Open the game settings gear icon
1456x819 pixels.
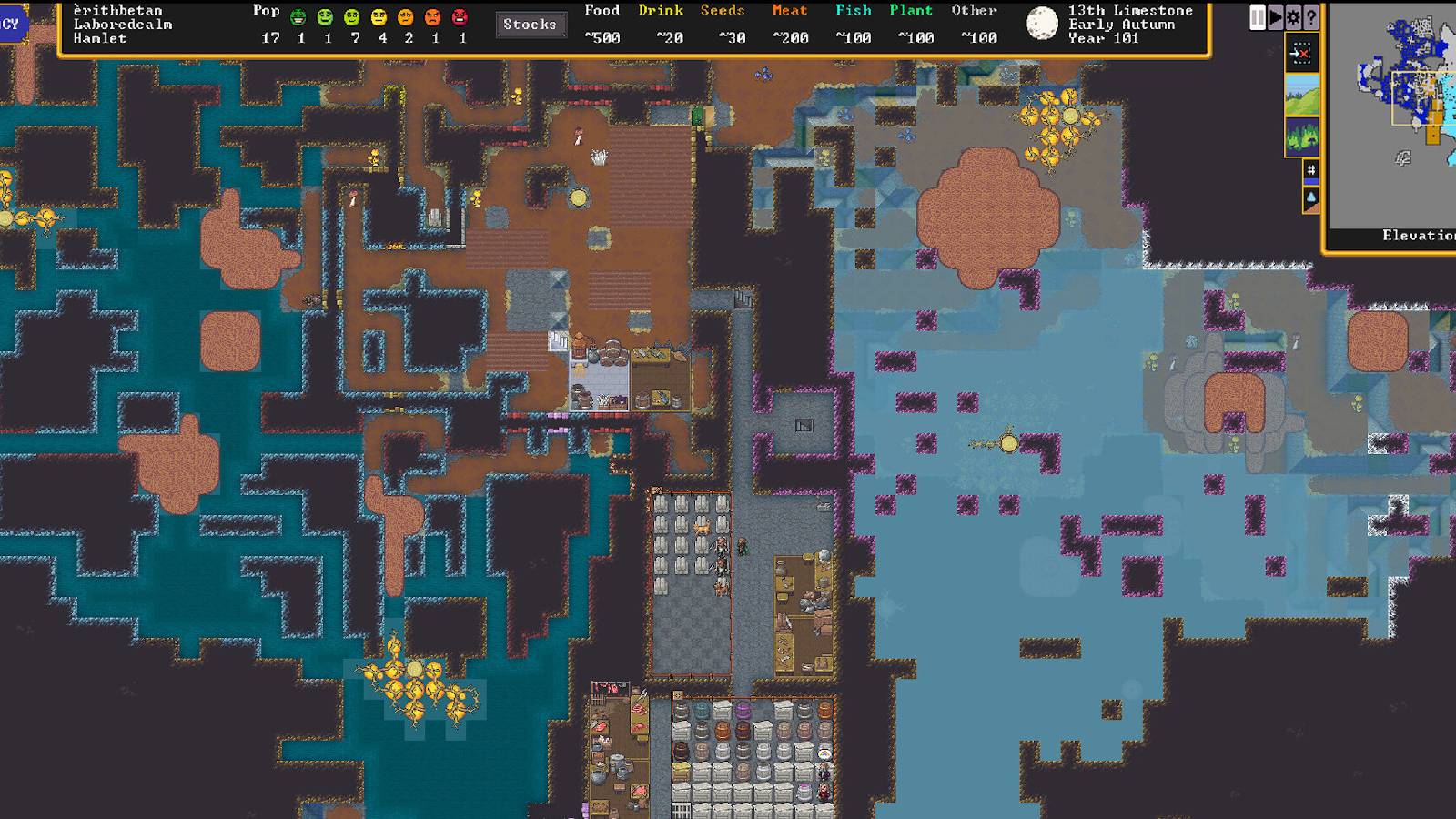pyautogui.click(x=1292, y=15)
